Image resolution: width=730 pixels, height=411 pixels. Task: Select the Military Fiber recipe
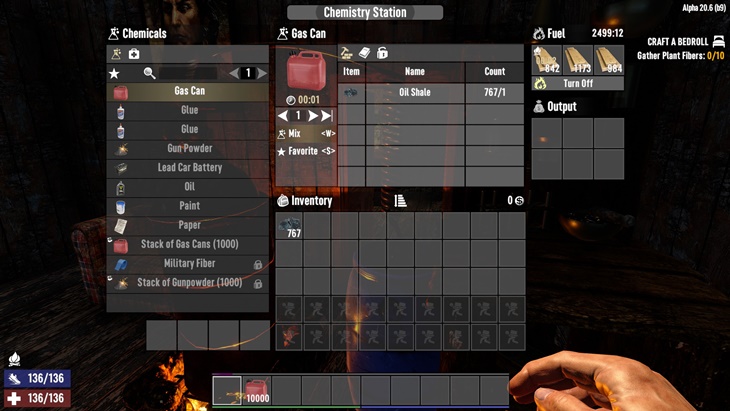pos(188,264)
